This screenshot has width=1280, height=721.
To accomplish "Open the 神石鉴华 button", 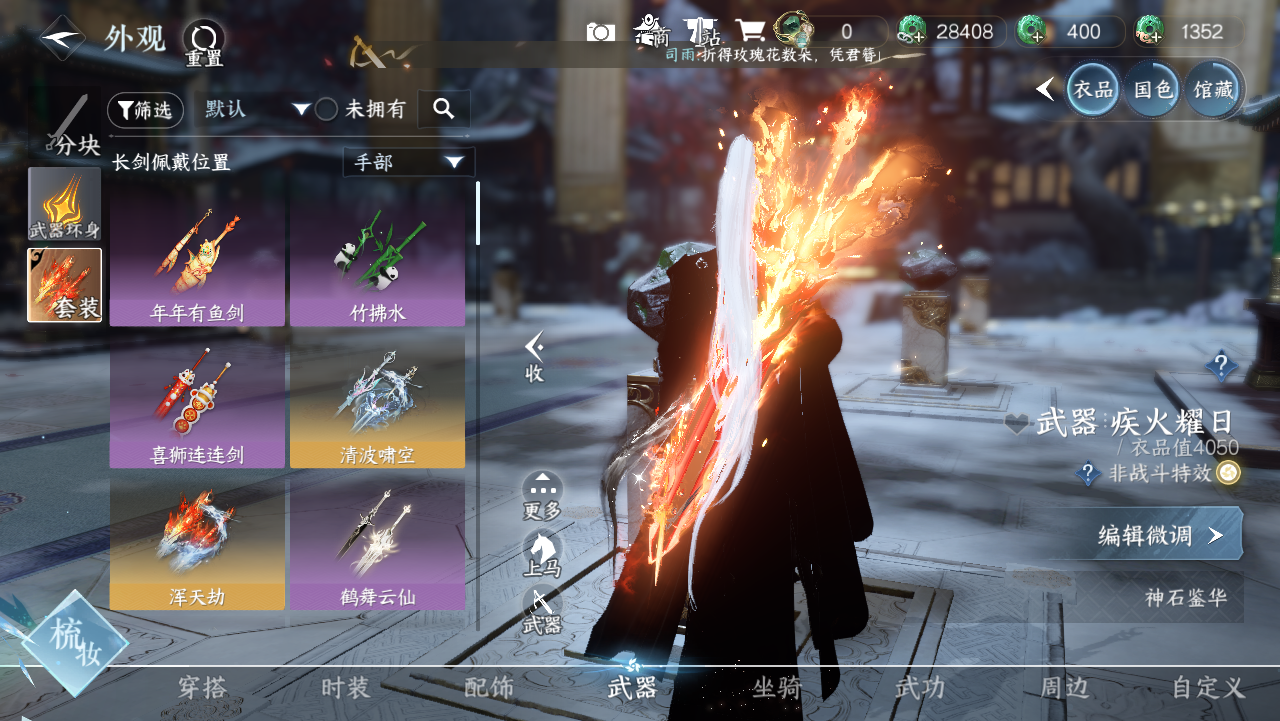I will pos(1185,598).
